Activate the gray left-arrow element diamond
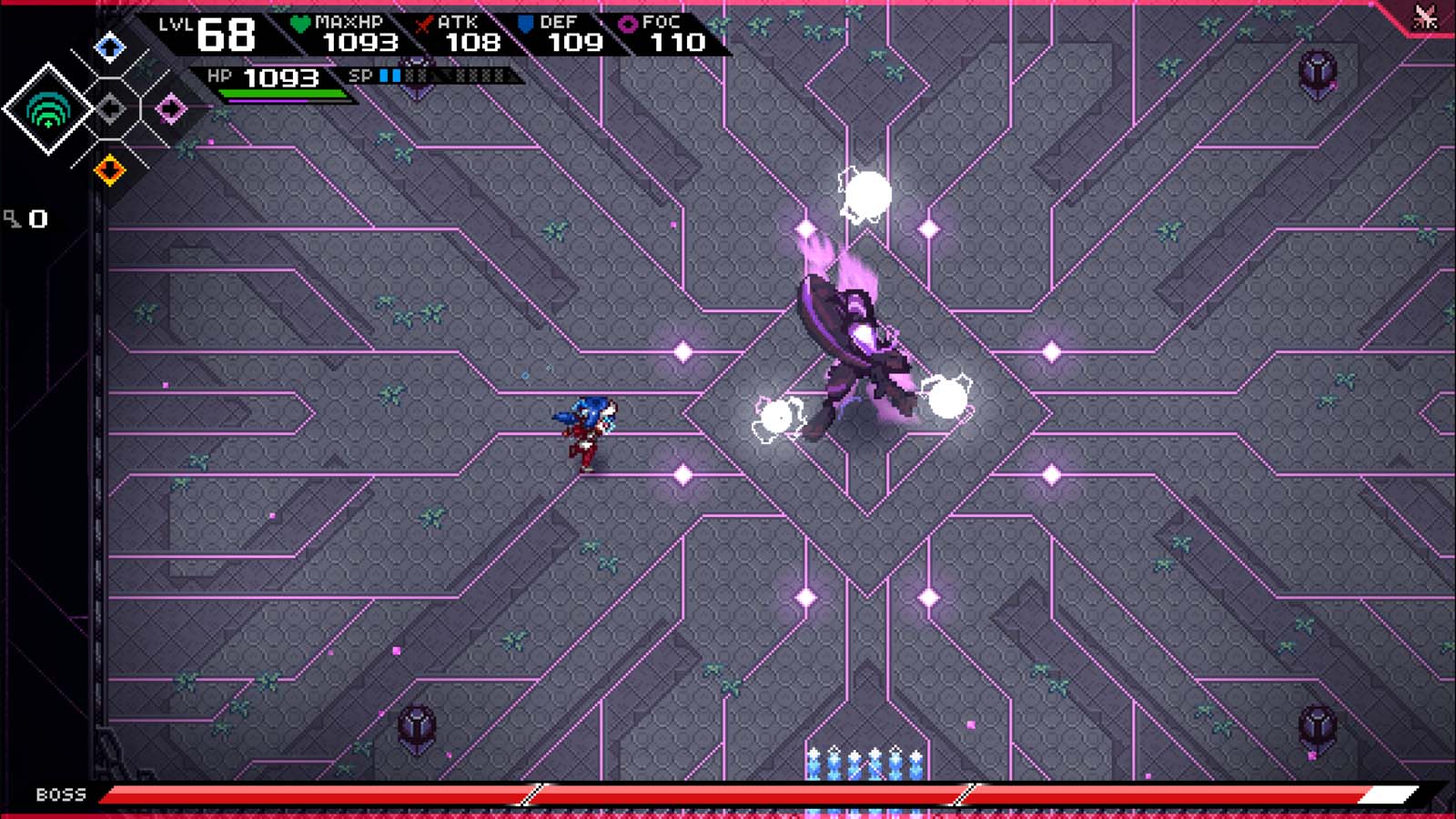1456x819 pixels. (x=112, y=107)
